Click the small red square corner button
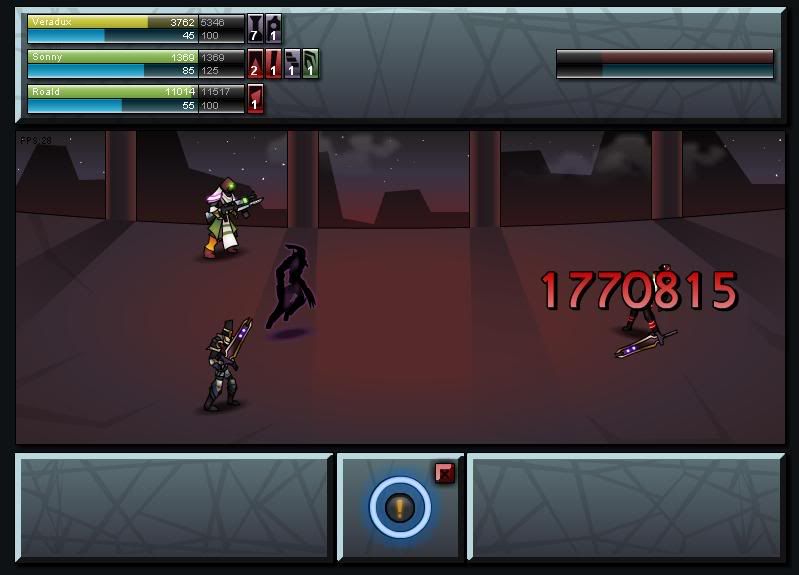 tap(445, 473)
